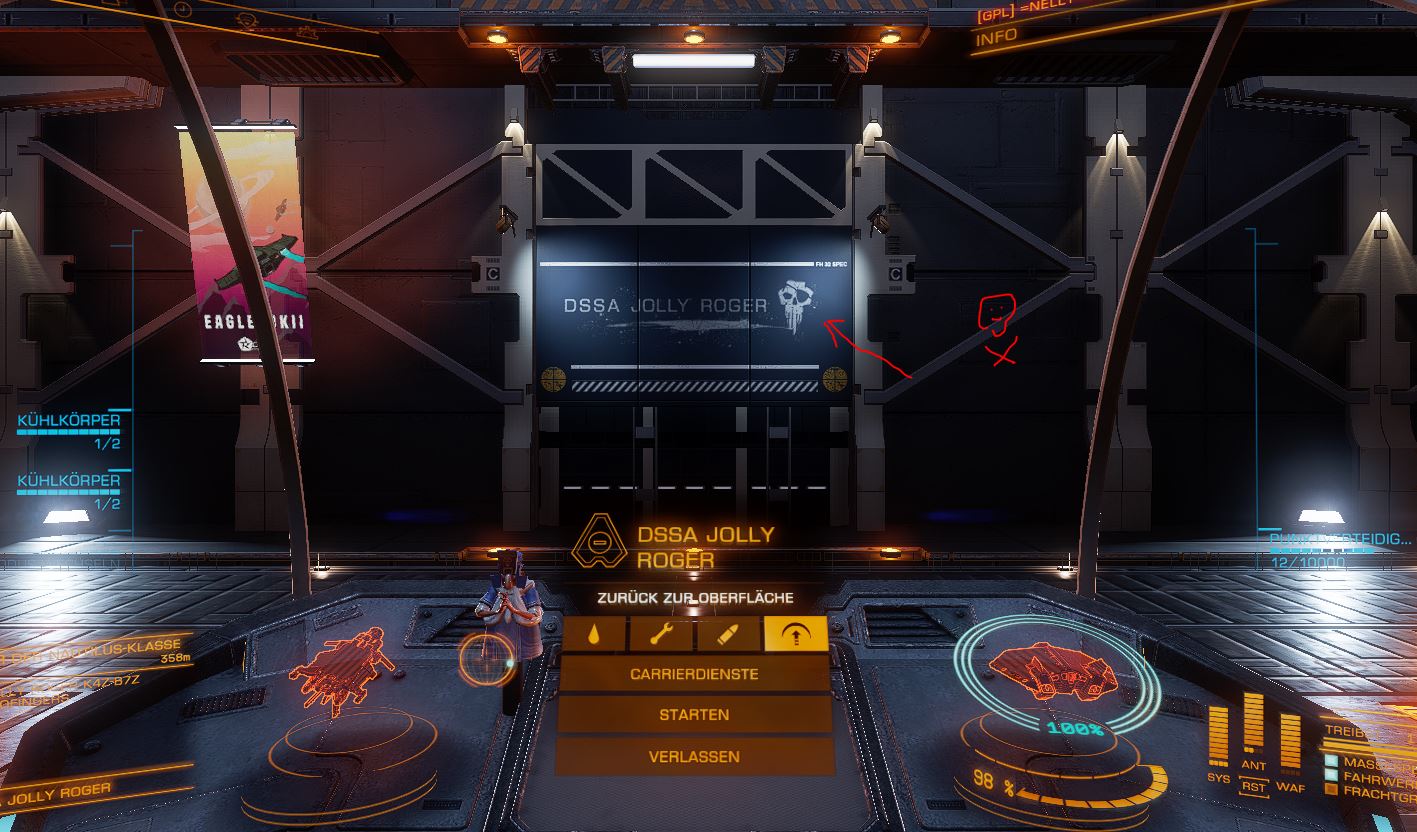The image size is (1417, 832).
Task: Click the return to surface arrow icon
Action: pyautogui.click(x=795, y=634)
